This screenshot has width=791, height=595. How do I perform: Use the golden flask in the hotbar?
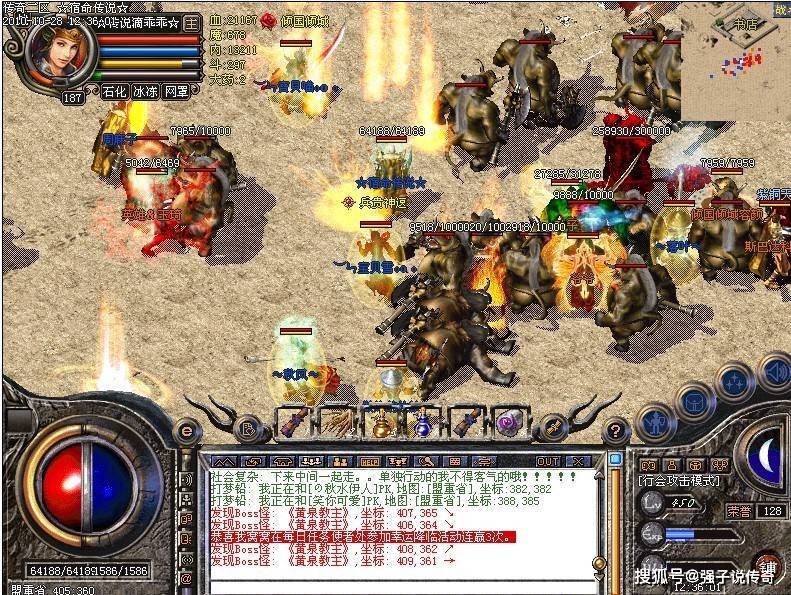(380, 422)
